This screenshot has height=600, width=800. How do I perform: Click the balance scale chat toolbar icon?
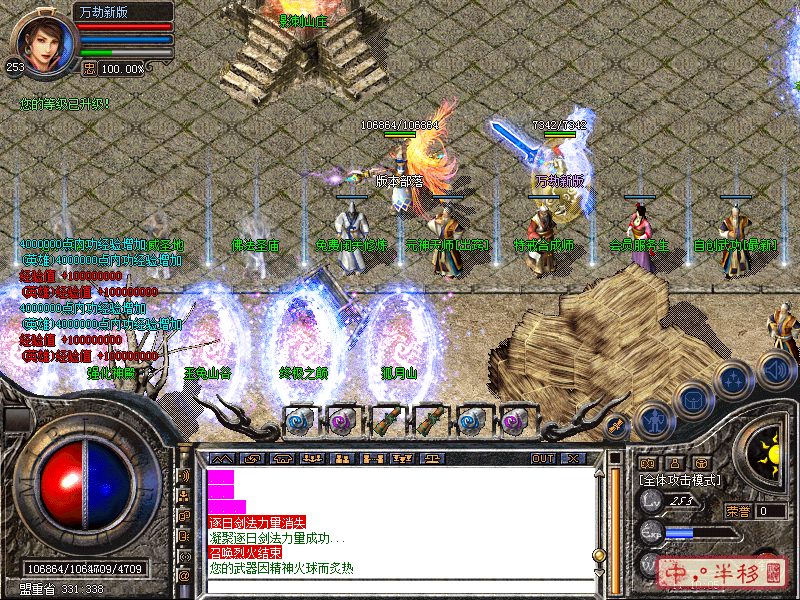(x=433, y=458)
